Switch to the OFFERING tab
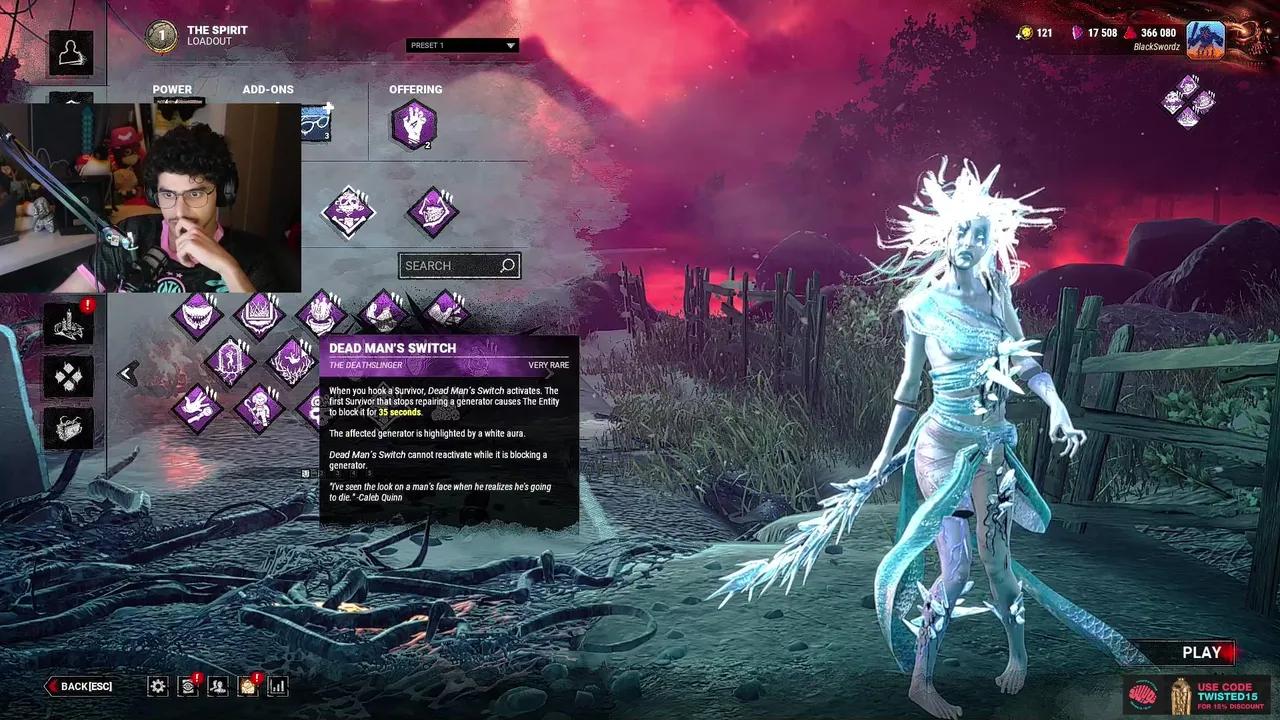 (x=416, y=89)
